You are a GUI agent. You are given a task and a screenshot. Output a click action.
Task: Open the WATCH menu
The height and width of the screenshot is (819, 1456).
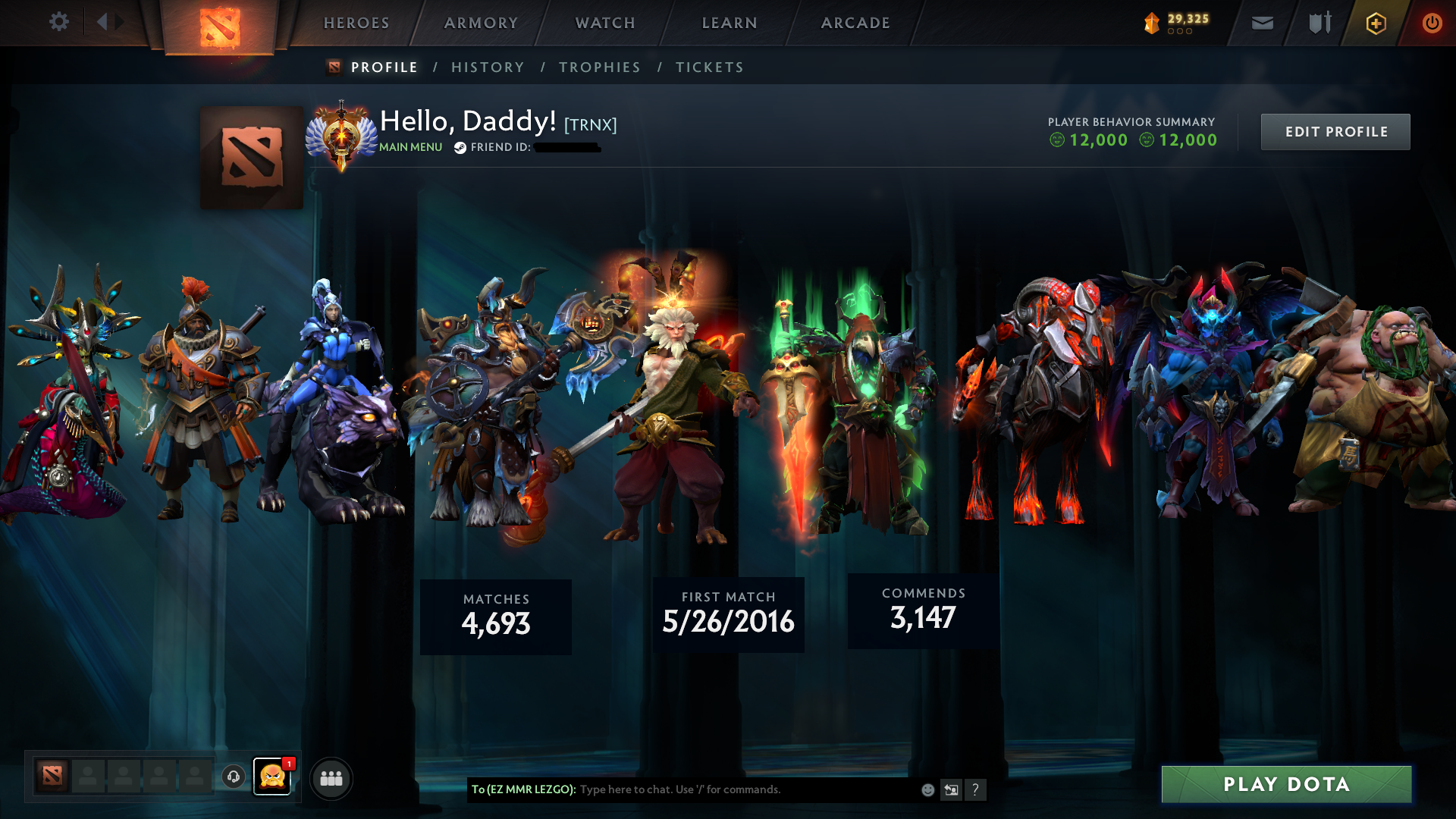[x=604, y=23]
